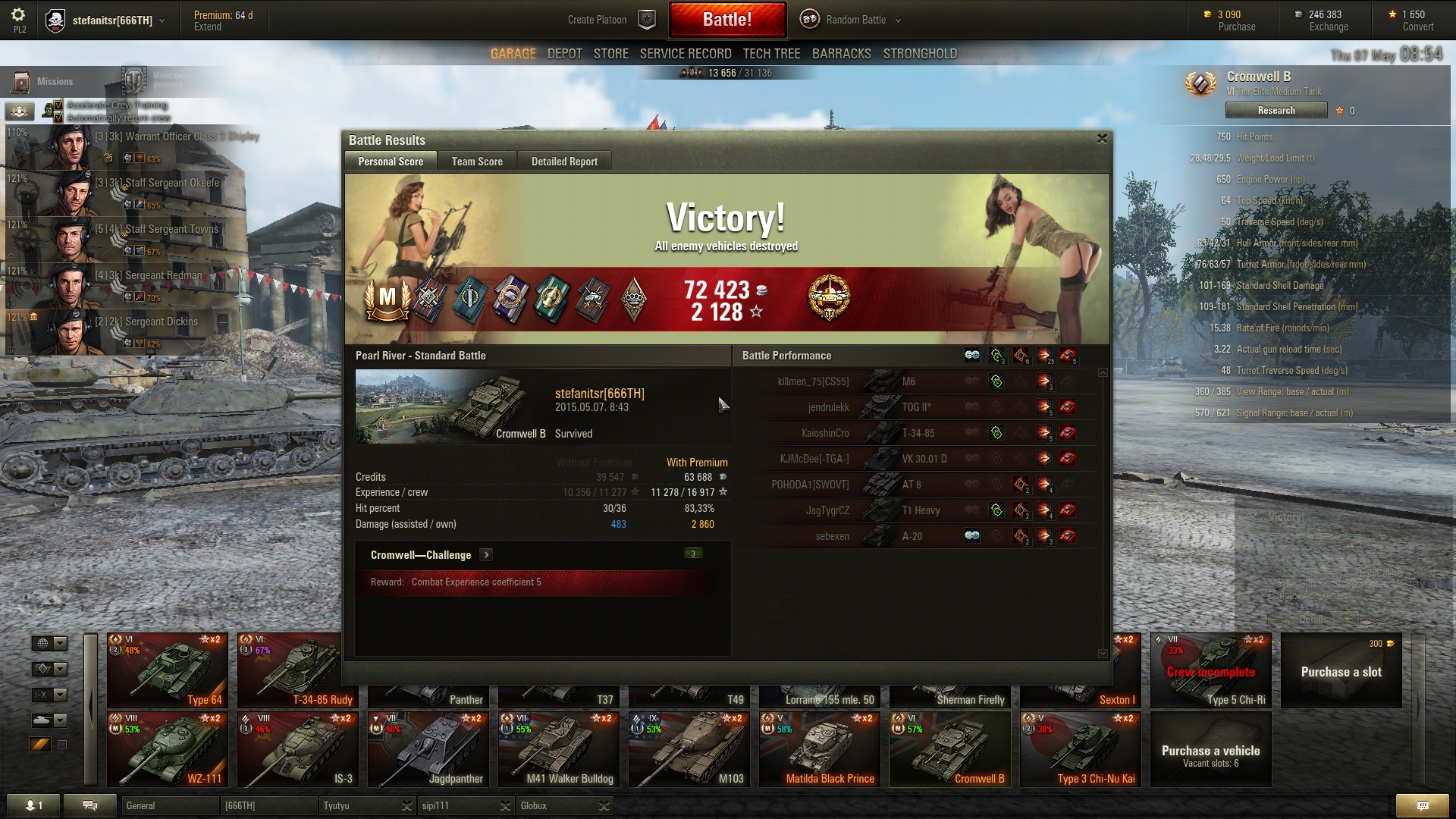Expand the Cromwell—Challenge mission details
1456x819 pixels.
(x=487, y=555)
